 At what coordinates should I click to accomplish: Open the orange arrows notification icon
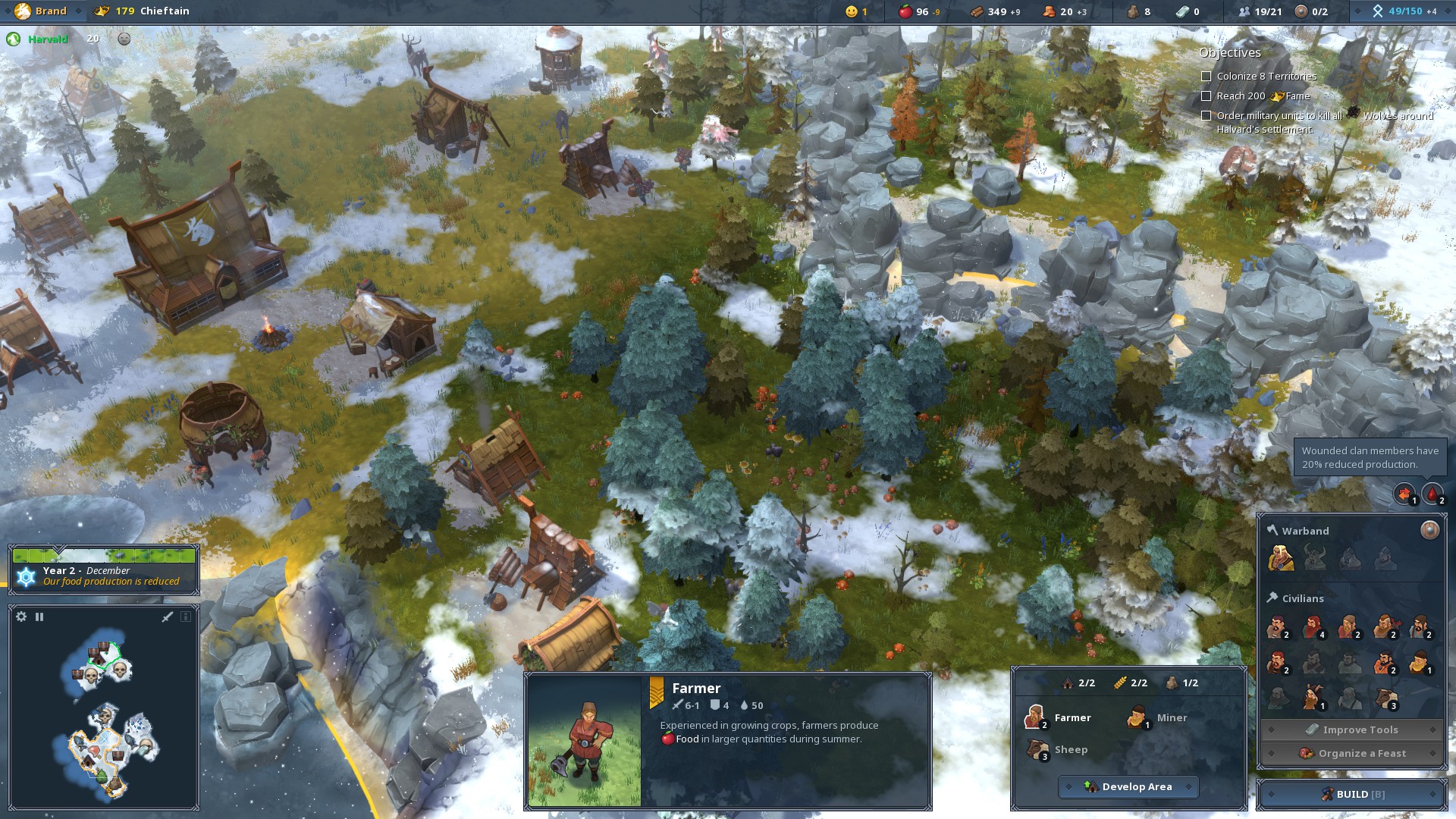(1404, 494)
